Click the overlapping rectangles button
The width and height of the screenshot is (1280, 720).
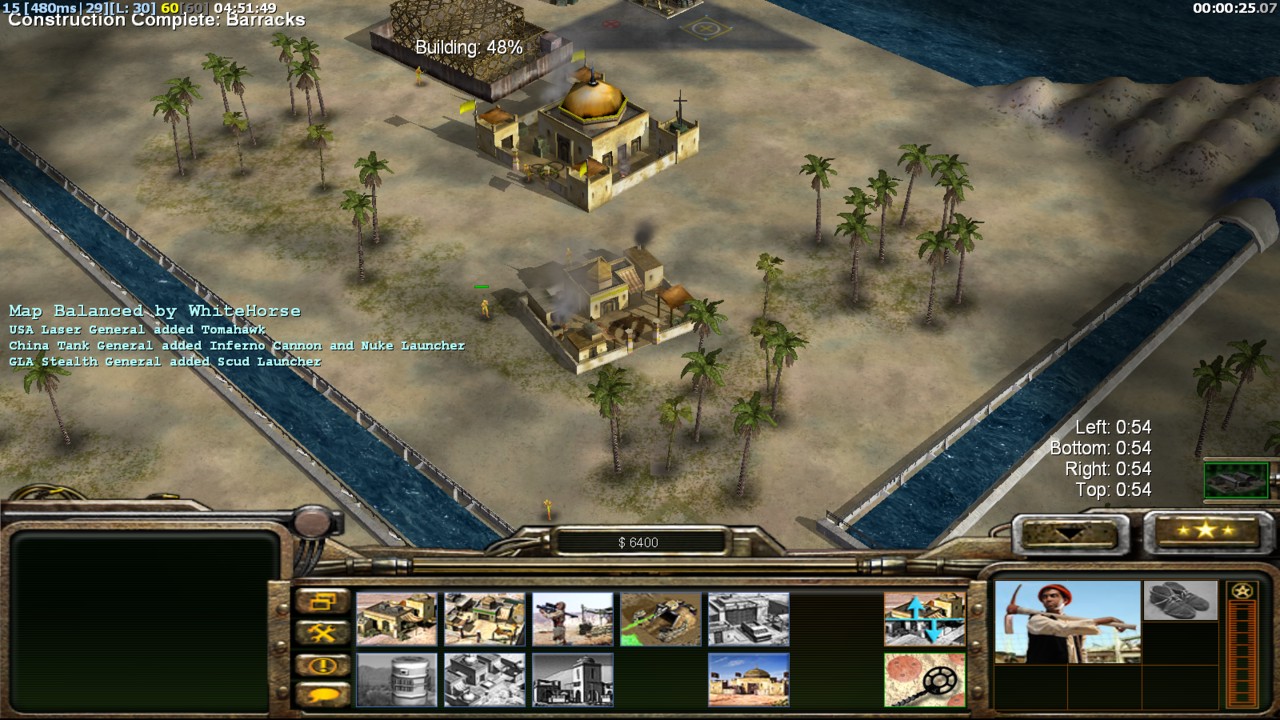click(322, 602)
